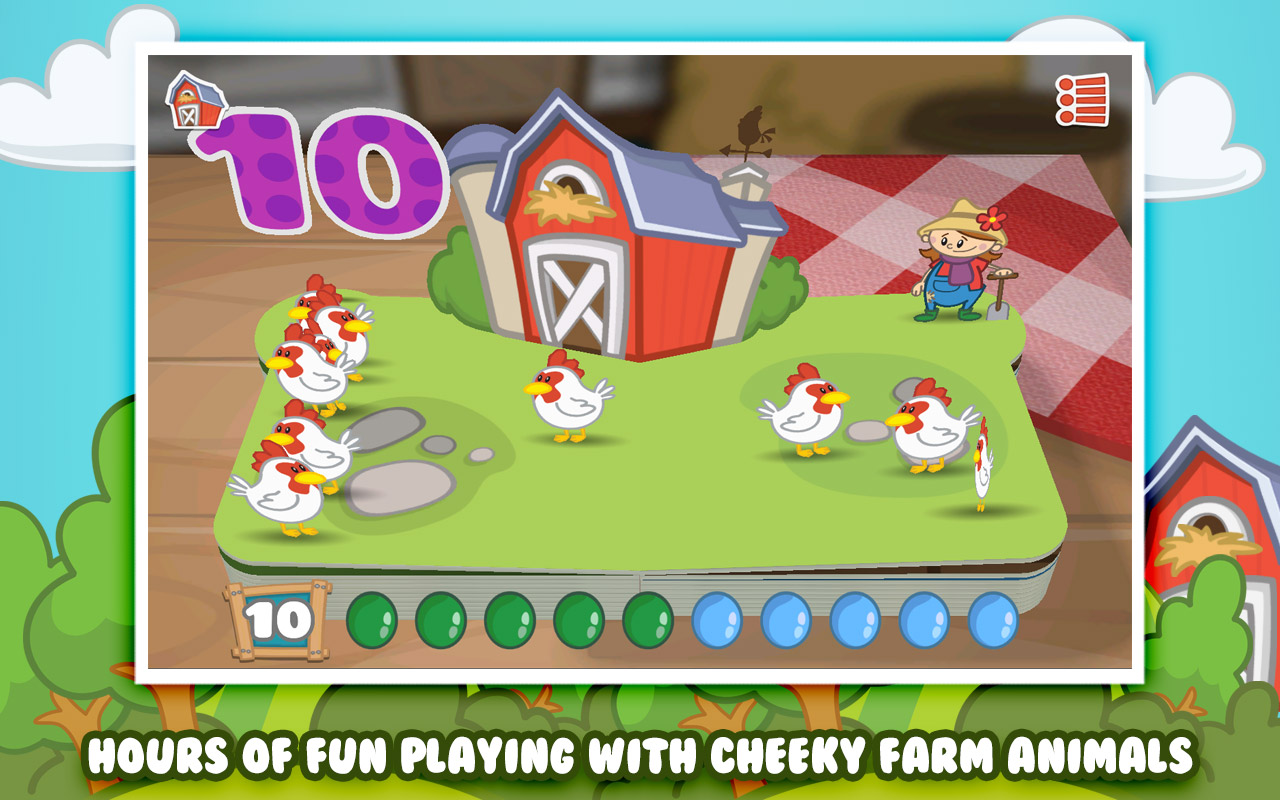This screenshot has height=800, width=1280.
Task: Click the middle blue dot in the progress row
Action: tap(856, 617)
